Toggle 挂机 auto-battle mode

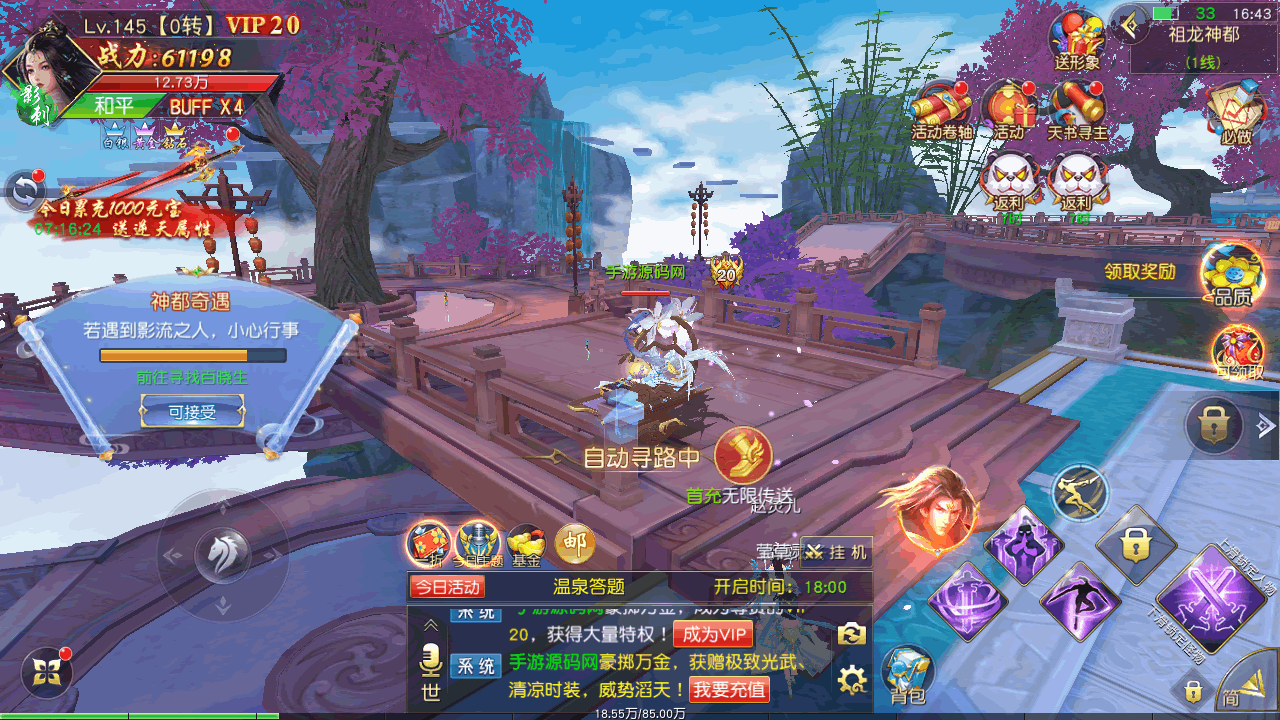tap(836, 551)
